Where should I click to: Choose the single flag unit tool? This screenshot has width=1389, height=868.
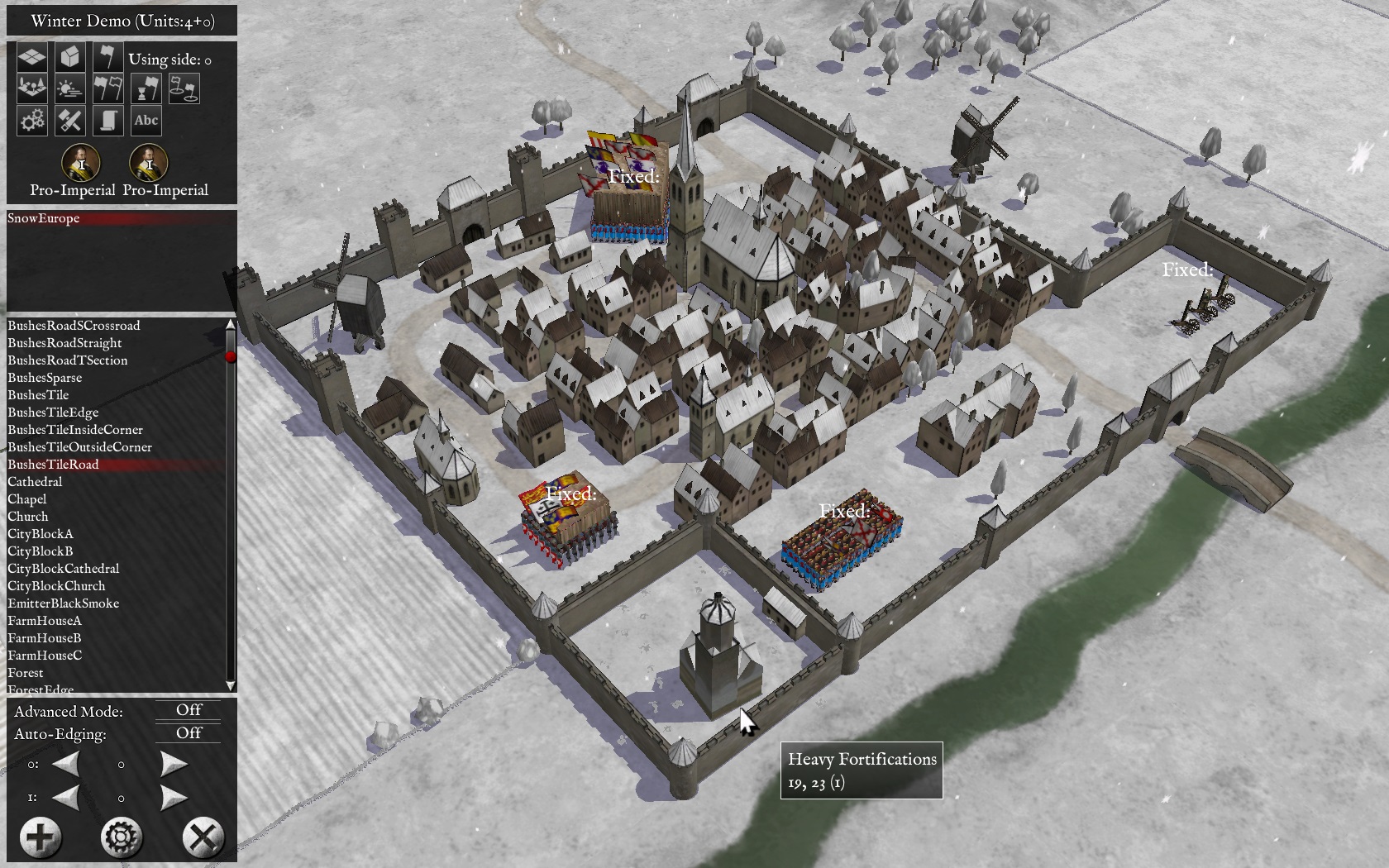point(108,58)
